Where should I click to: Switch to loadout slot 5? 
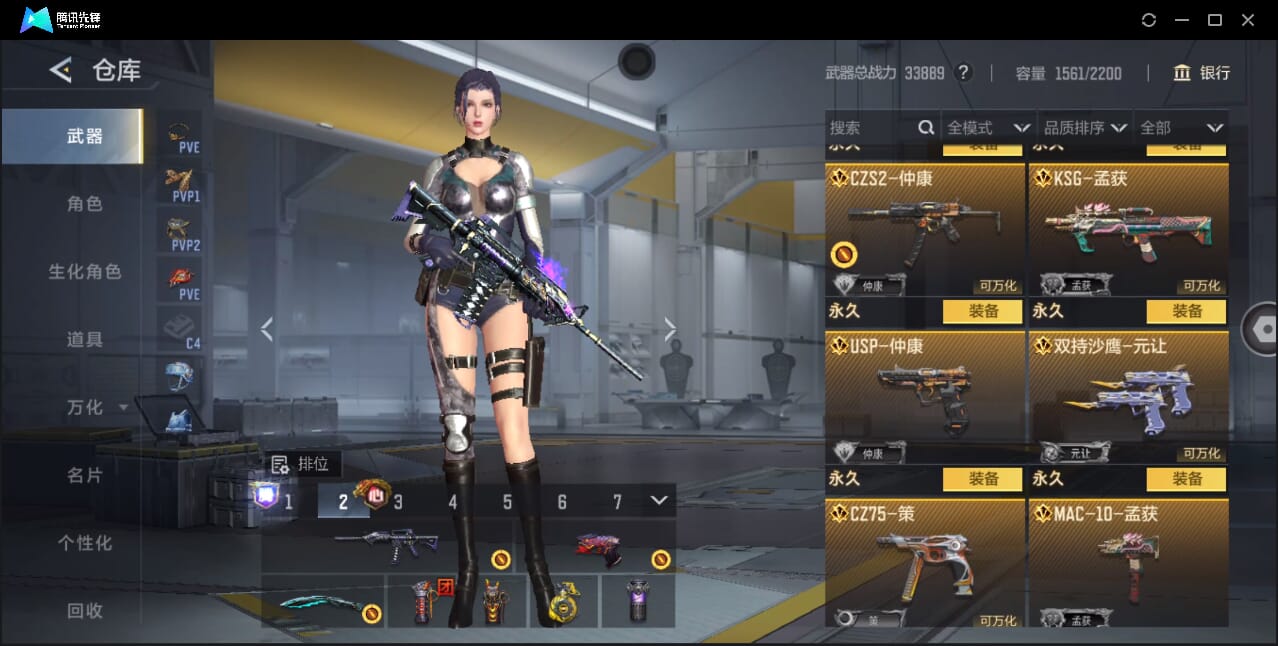pos(507,502)
